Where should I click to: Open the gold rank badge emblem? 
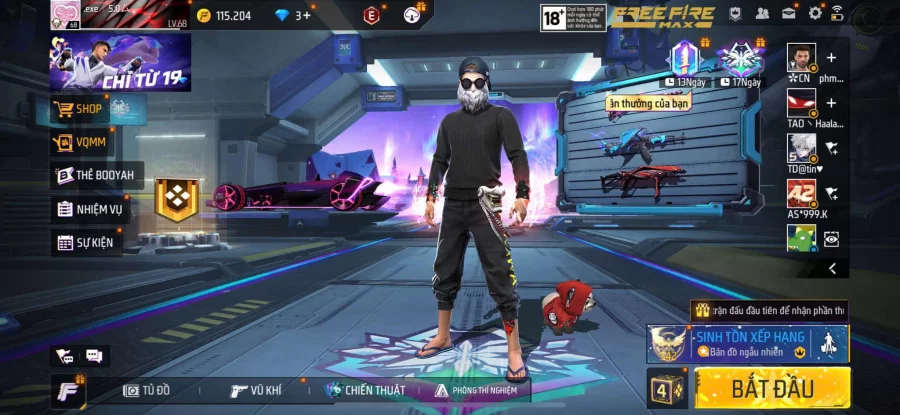(178, 199)
